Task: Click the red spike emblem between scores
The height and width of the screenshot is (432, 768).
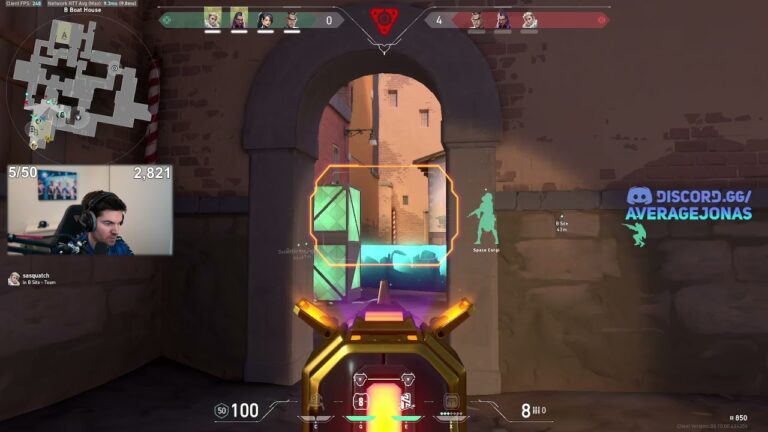Action: (384, 19)
